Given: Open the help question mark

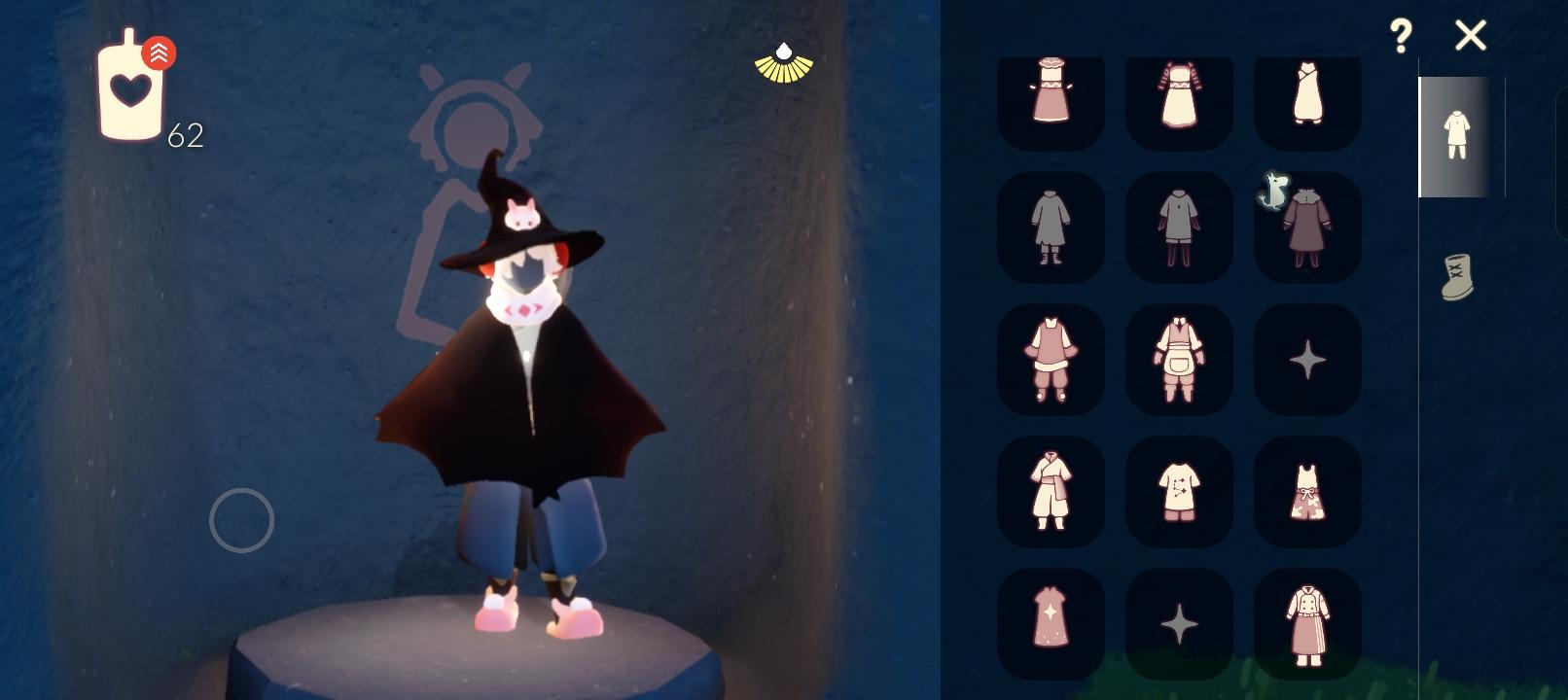Looking at the screenshot, I should 1401,36.
